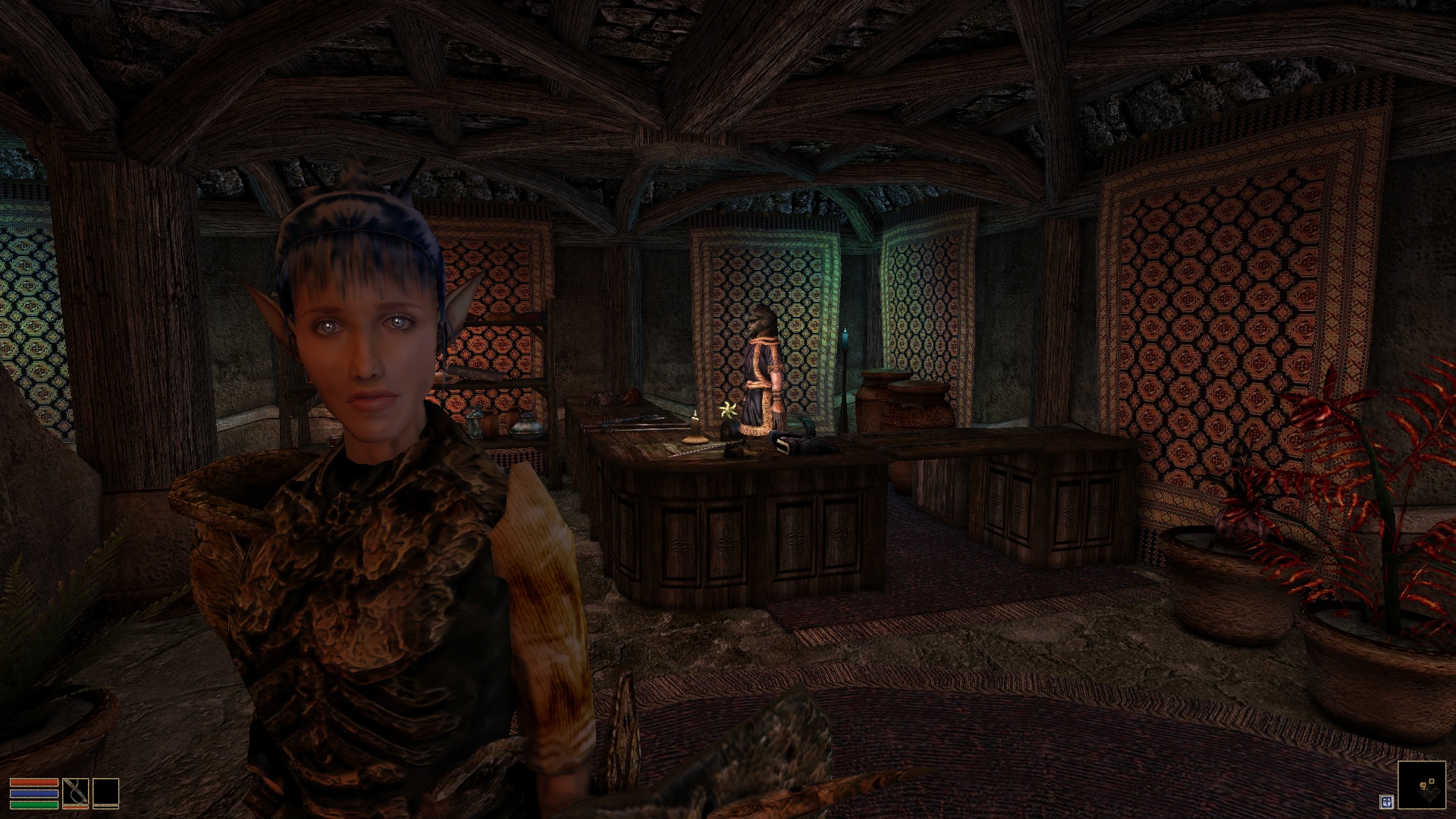The image size is (1456, 819).
Task: Click the red health bar
Action: [x=34, y=782]
